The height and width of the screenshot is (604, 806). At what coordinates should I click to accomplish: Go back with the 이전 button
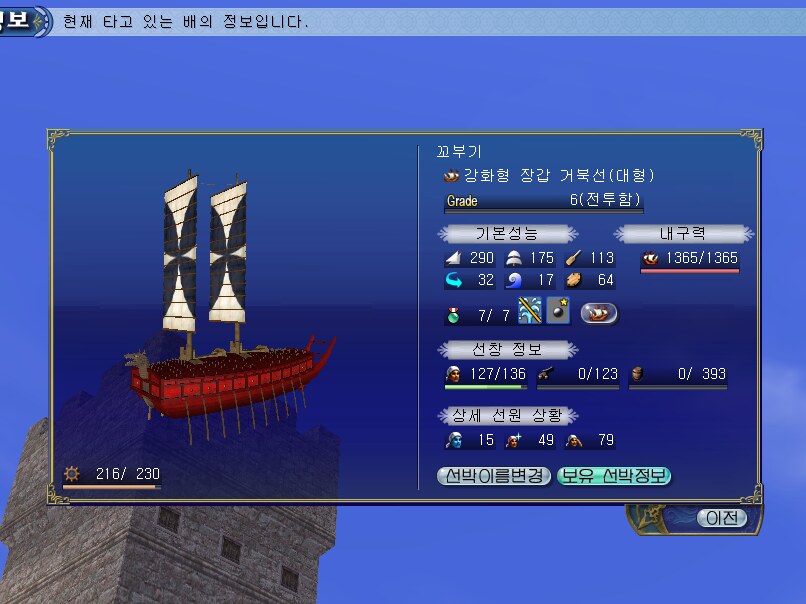[x=721, y=518]
